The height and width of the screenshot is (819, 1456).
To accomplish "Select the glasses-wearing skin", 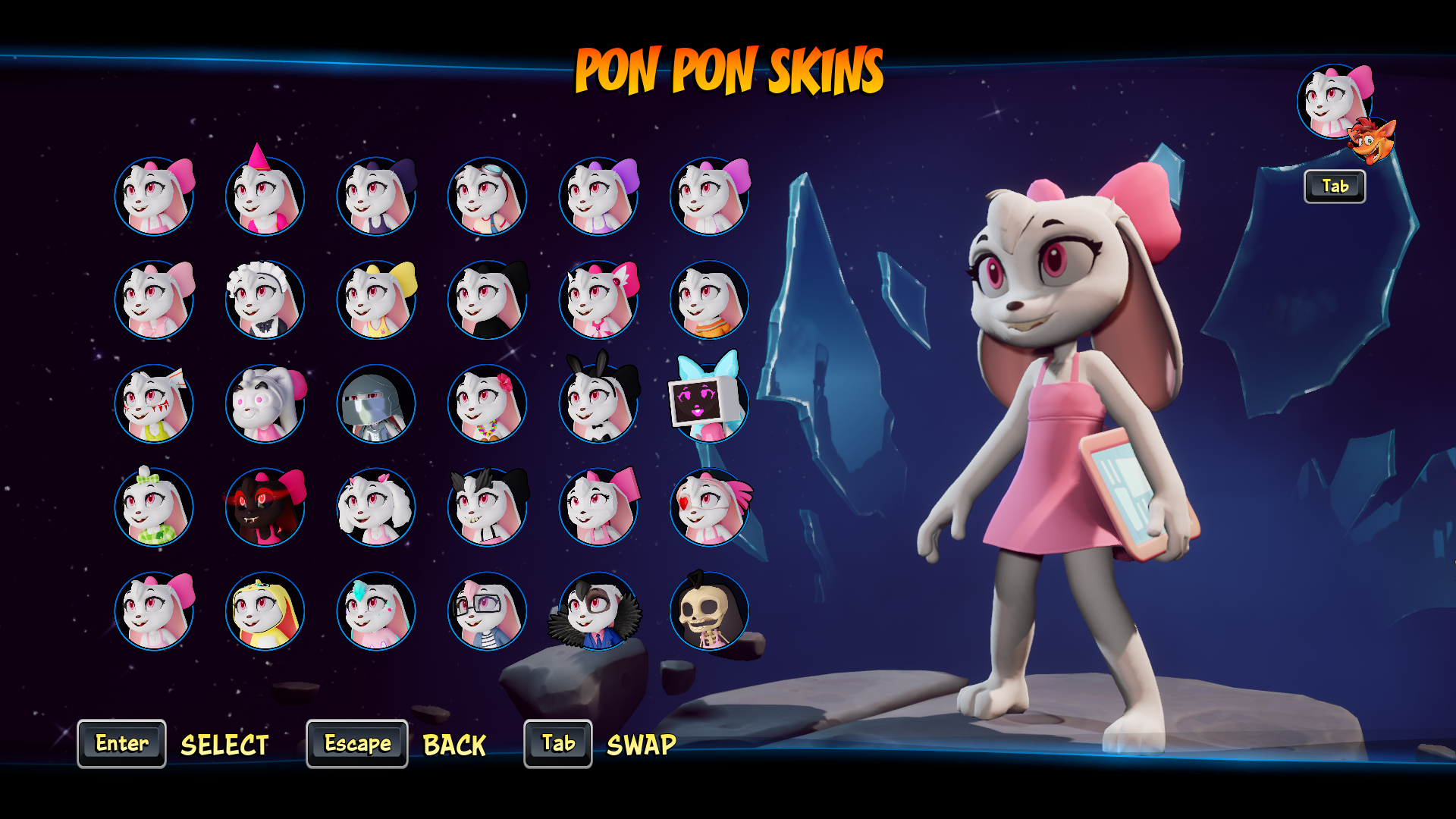I will pyautogui.click(x=487, y=610).
